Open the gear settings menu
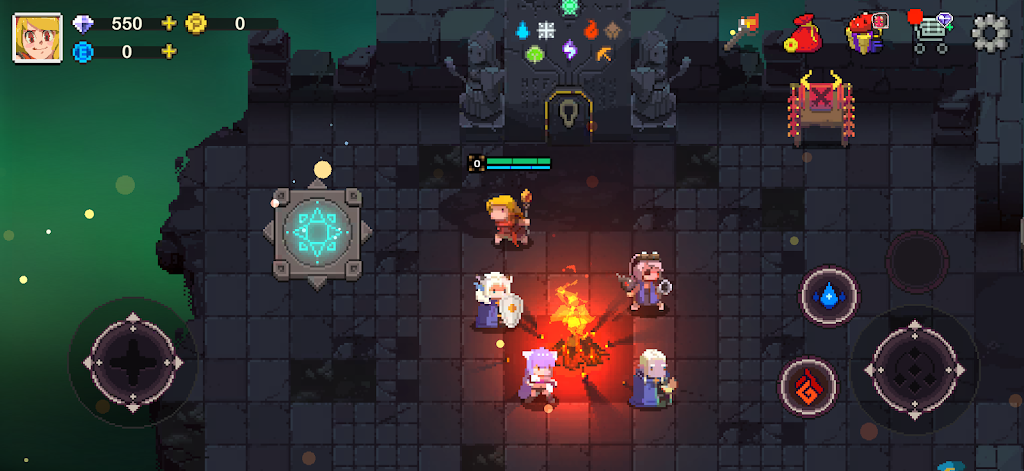Viewport: 1024px width, 471px height. [x=991, y=33]
